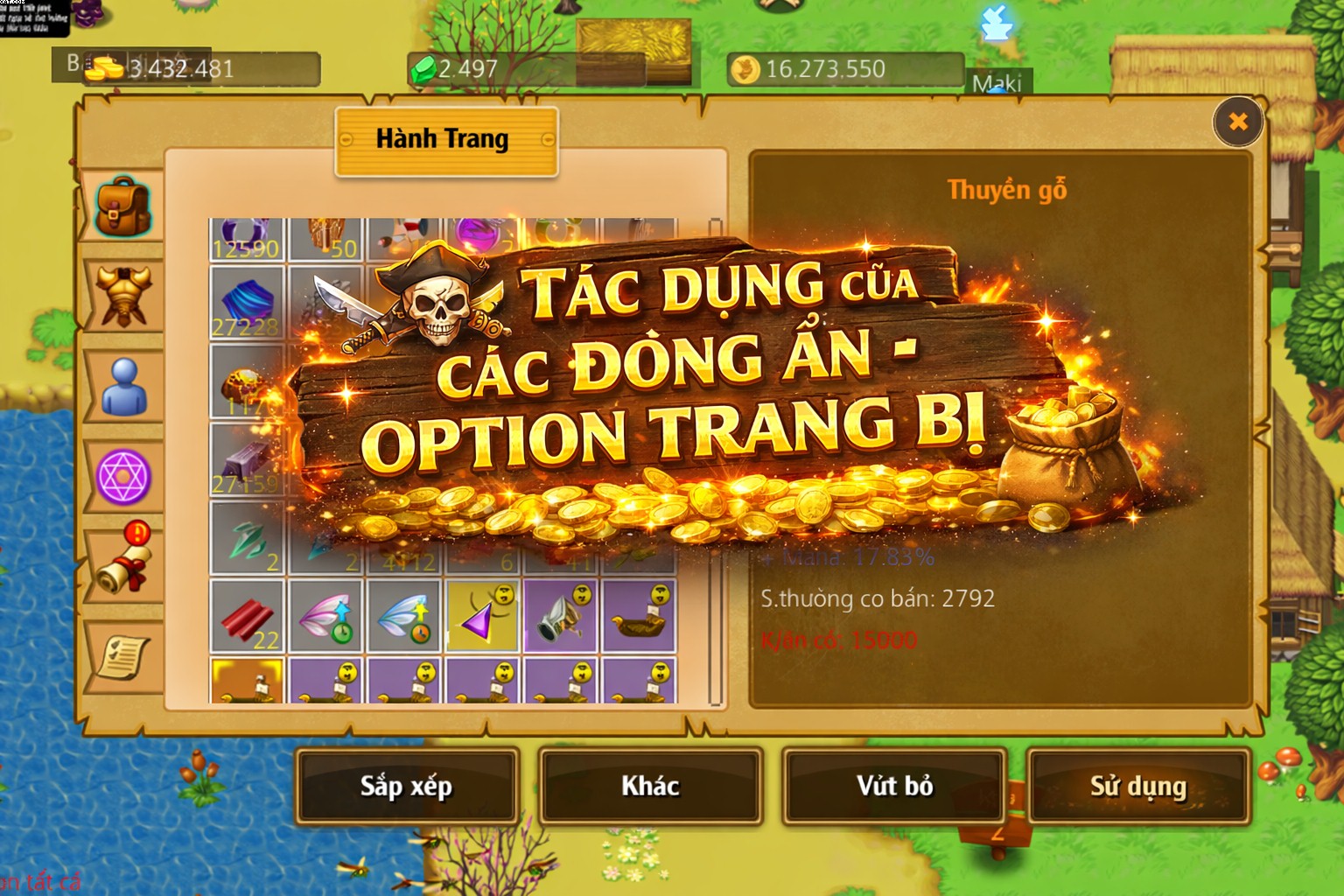Open the Khác options button

click(x=649, y=786)
